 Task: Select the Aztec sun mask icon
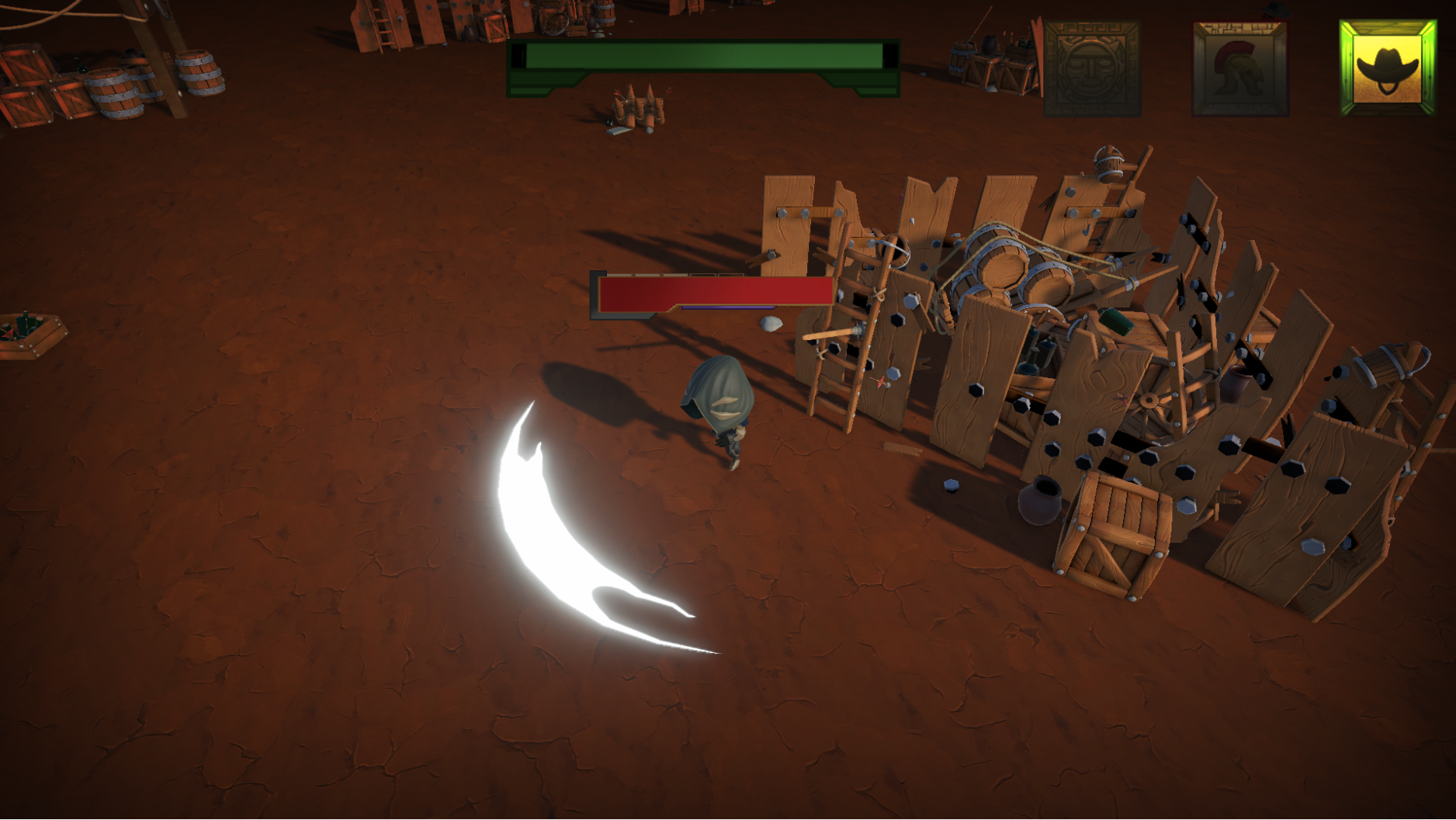pos(1092,69)
